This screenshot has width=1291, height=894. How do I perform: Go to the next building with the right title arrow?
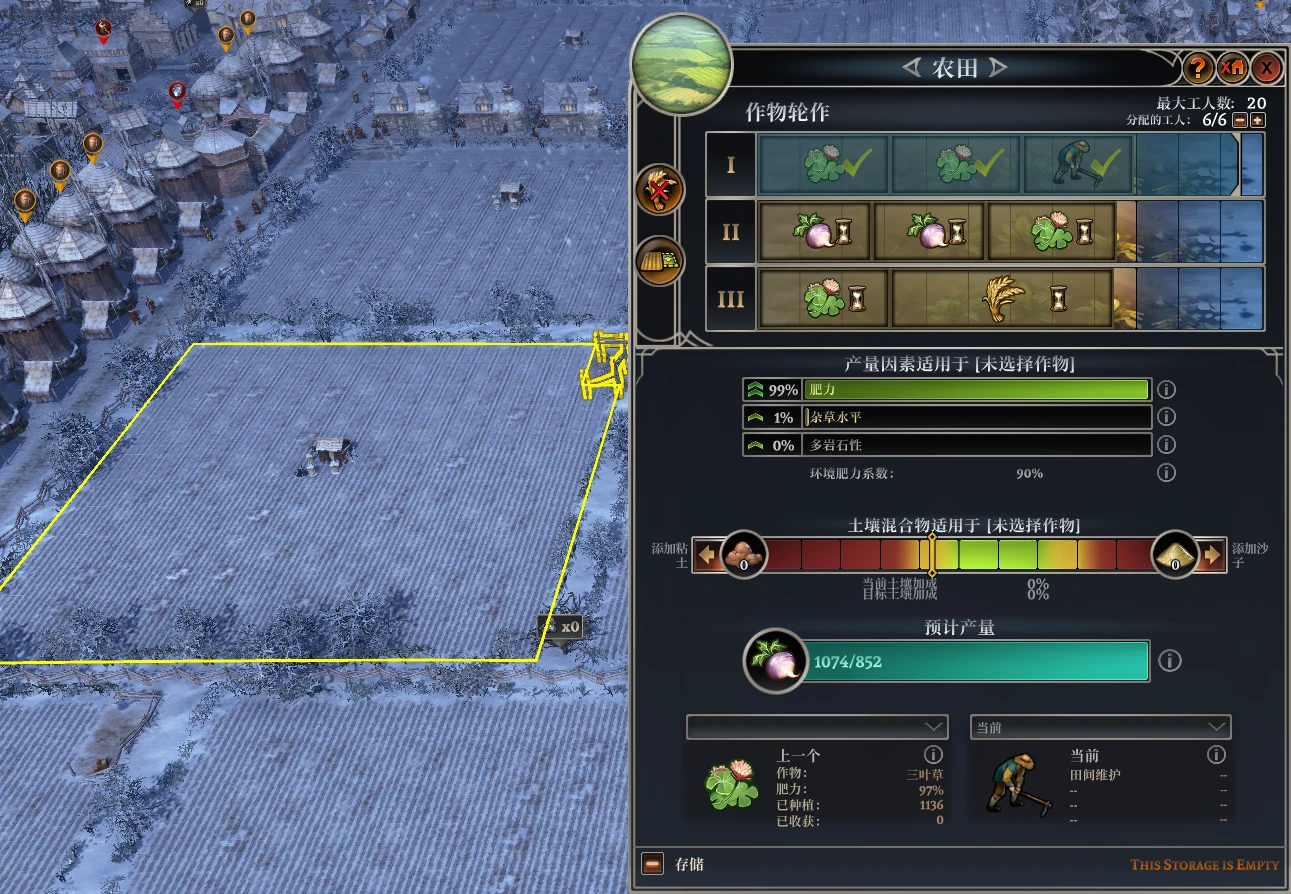tap(998, 68)
